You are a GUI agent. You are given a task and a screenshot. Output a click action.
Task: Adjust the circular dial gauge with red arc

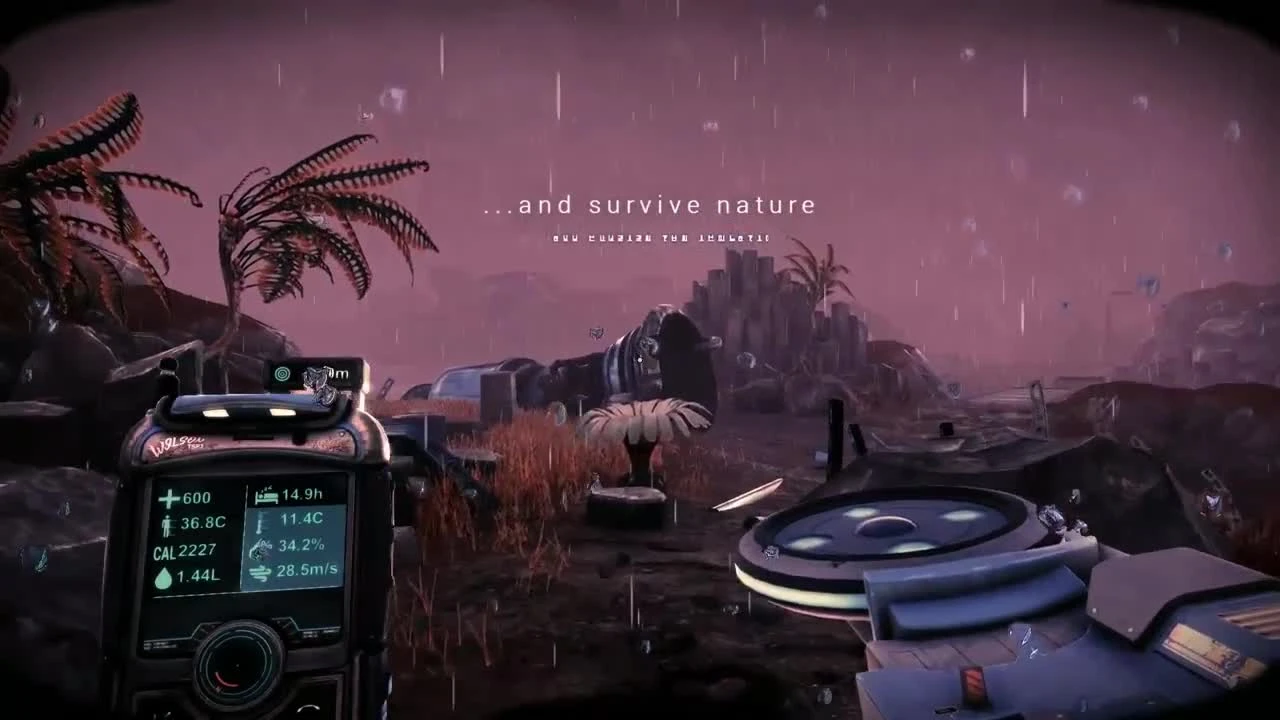tap(237, 667)
